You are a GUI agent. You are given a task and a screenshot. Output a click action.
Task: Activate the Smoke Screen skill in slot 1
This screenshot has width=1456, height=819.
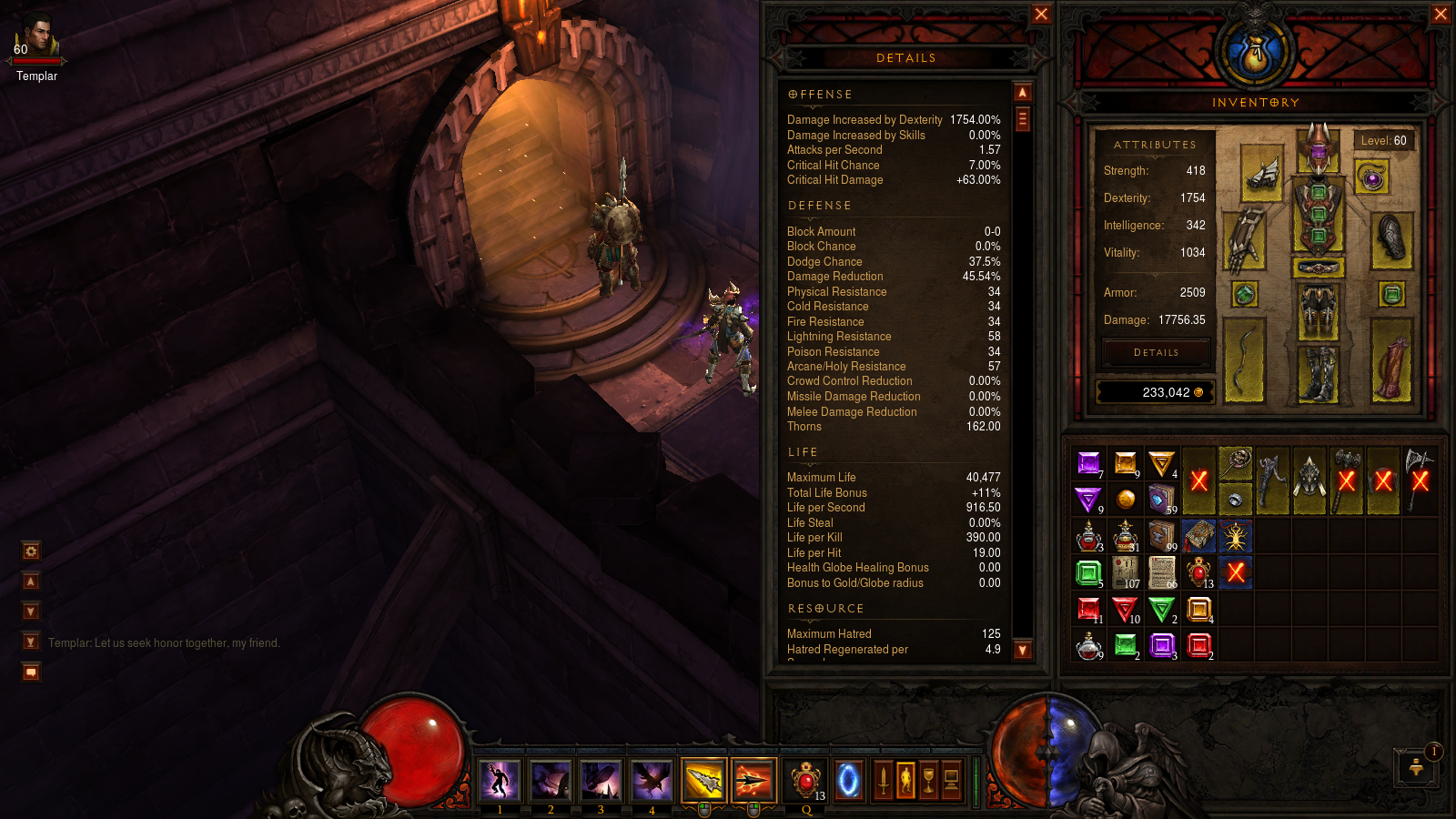point(500,780)
